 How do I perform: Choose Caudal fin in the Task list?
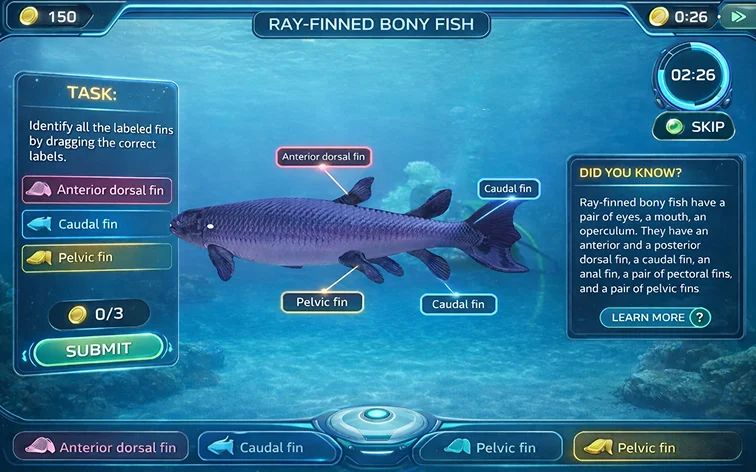point(97,224)
